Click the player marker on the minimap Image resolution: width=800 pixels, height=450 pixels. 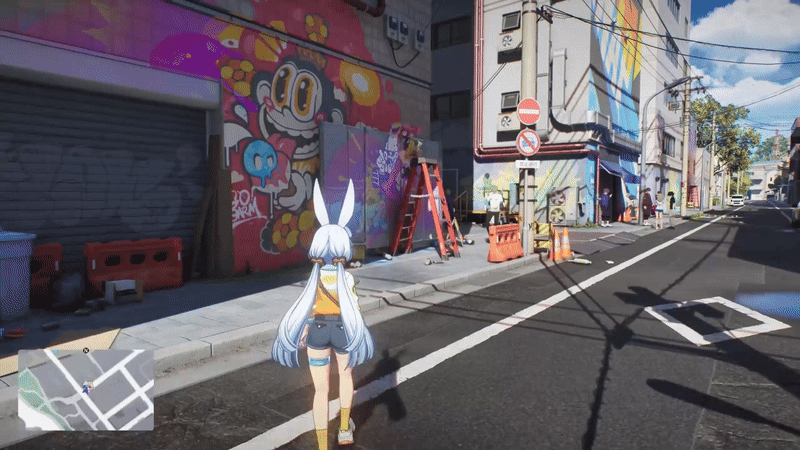pos(87,387)
